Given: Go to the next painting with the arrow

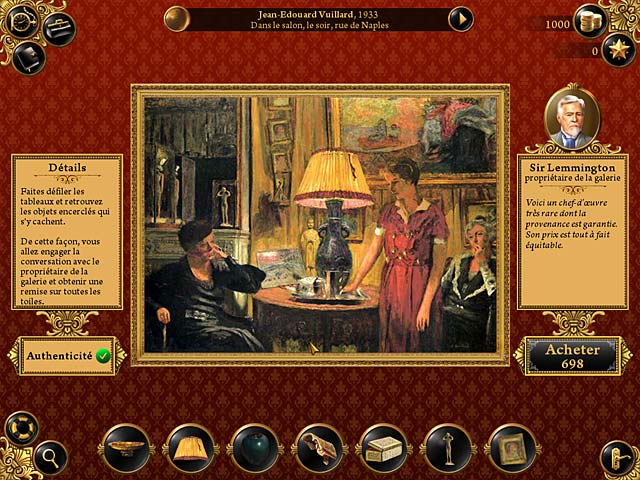Looking at the screenshot, I should (460, 18).
